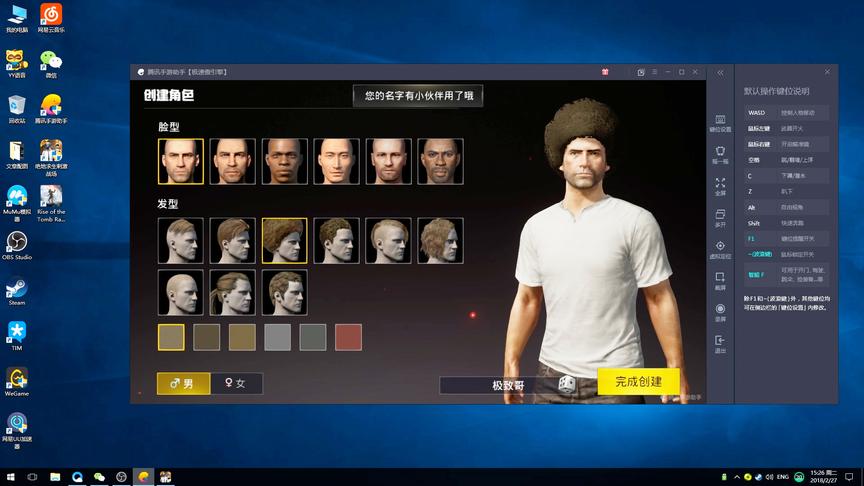Choose the long curly hairstyle thumbnail
Viewport: 864px width, 486px height.
[440, 241]
